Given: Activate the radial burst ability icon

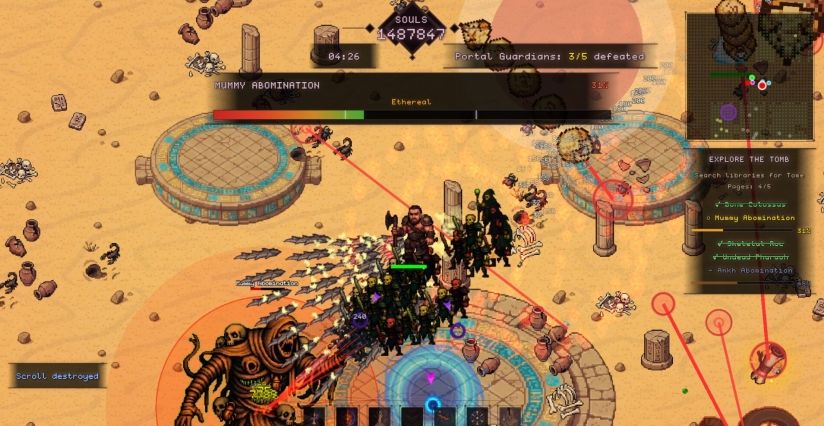Looking at the screenshot, I should 478,416.
